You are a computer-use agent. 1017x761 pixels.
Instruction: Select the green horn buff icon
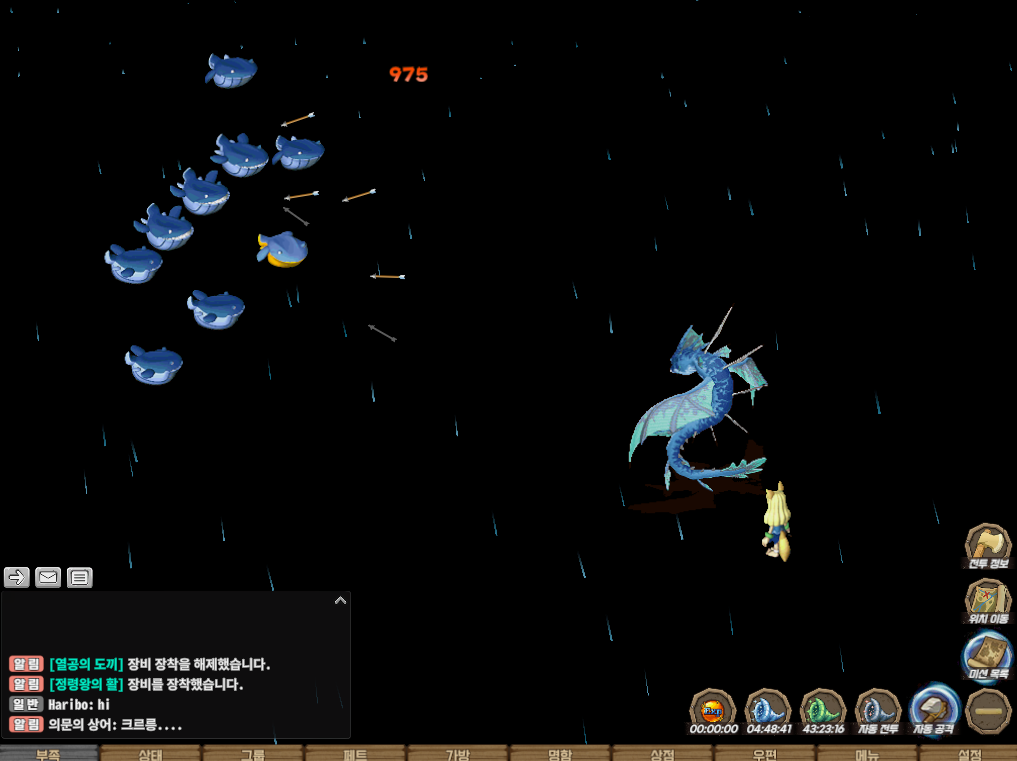[823, 710]
